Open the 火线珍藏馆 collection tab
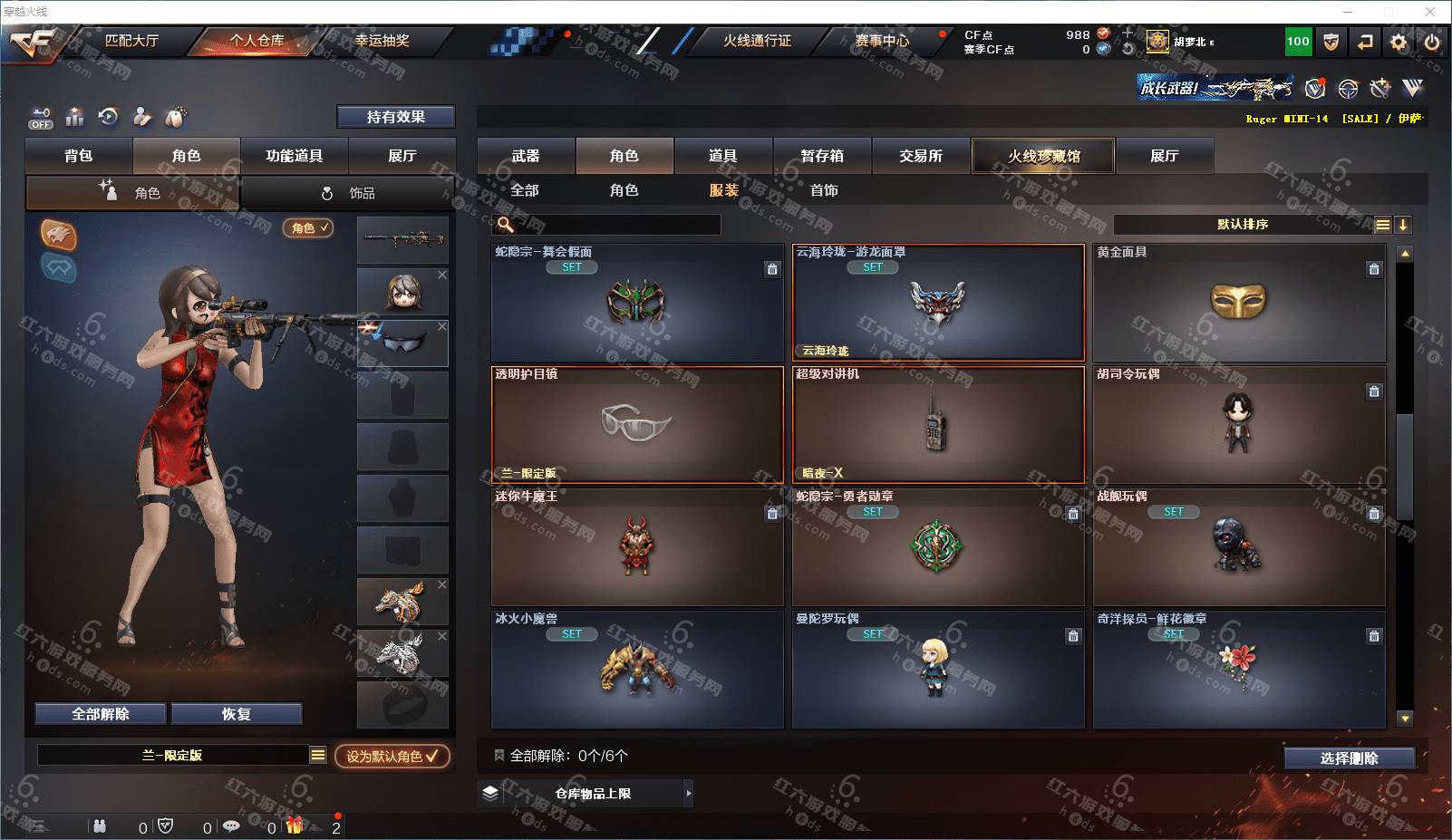 pyautogui.click(x=1043, y=156)
